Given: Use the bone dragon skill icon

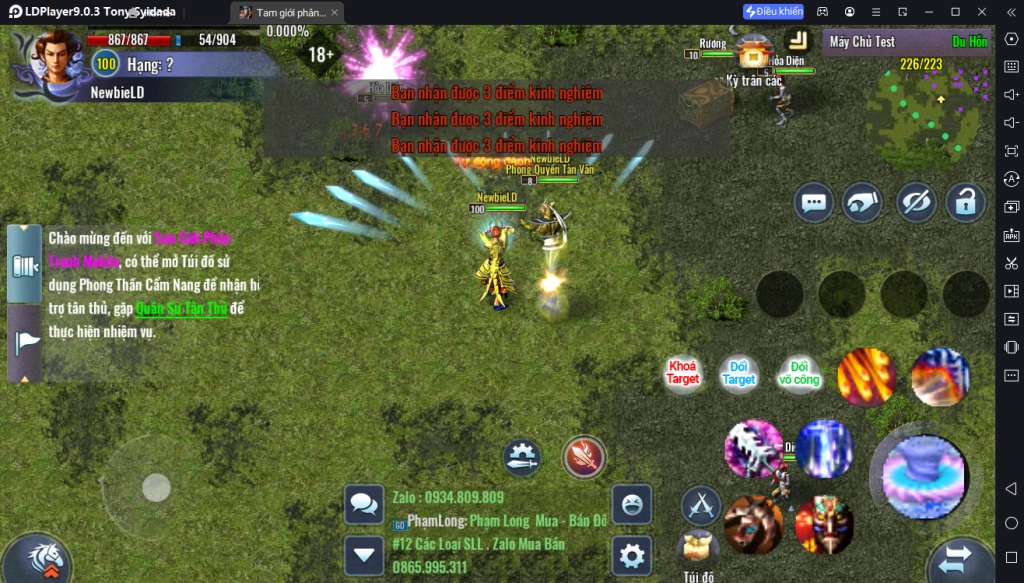Looking at the screenshot, I should [753, 449].
